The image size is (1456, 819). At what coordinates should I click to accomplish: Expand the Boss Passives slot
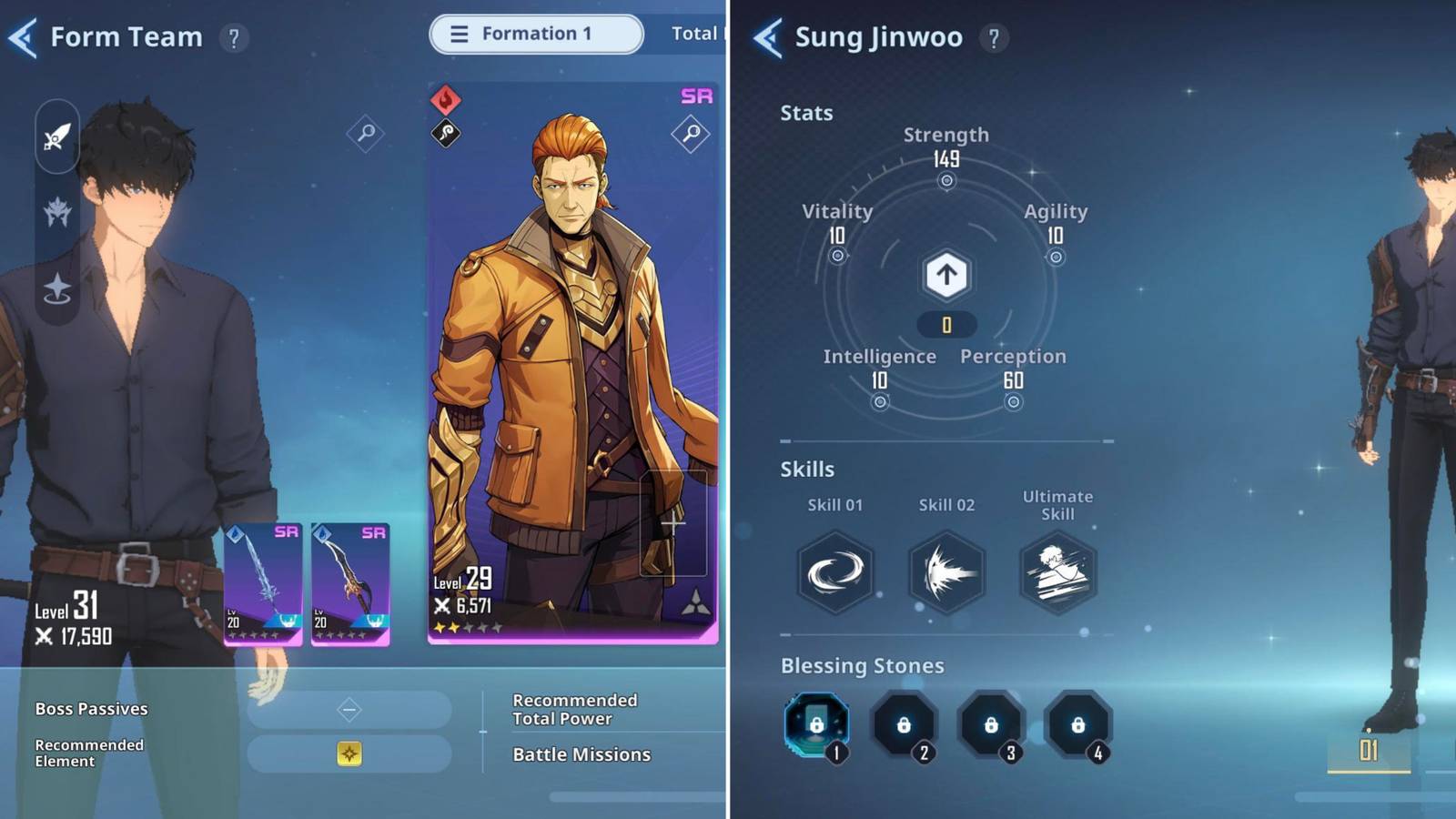tap(350, 709)
